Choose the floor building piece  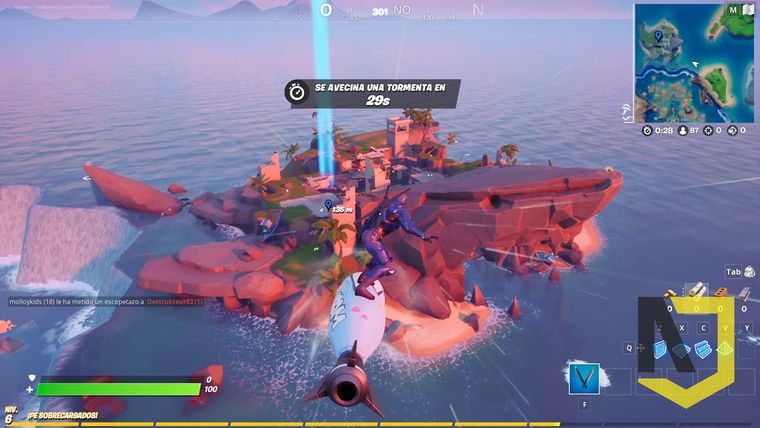[x=682, y=349]
